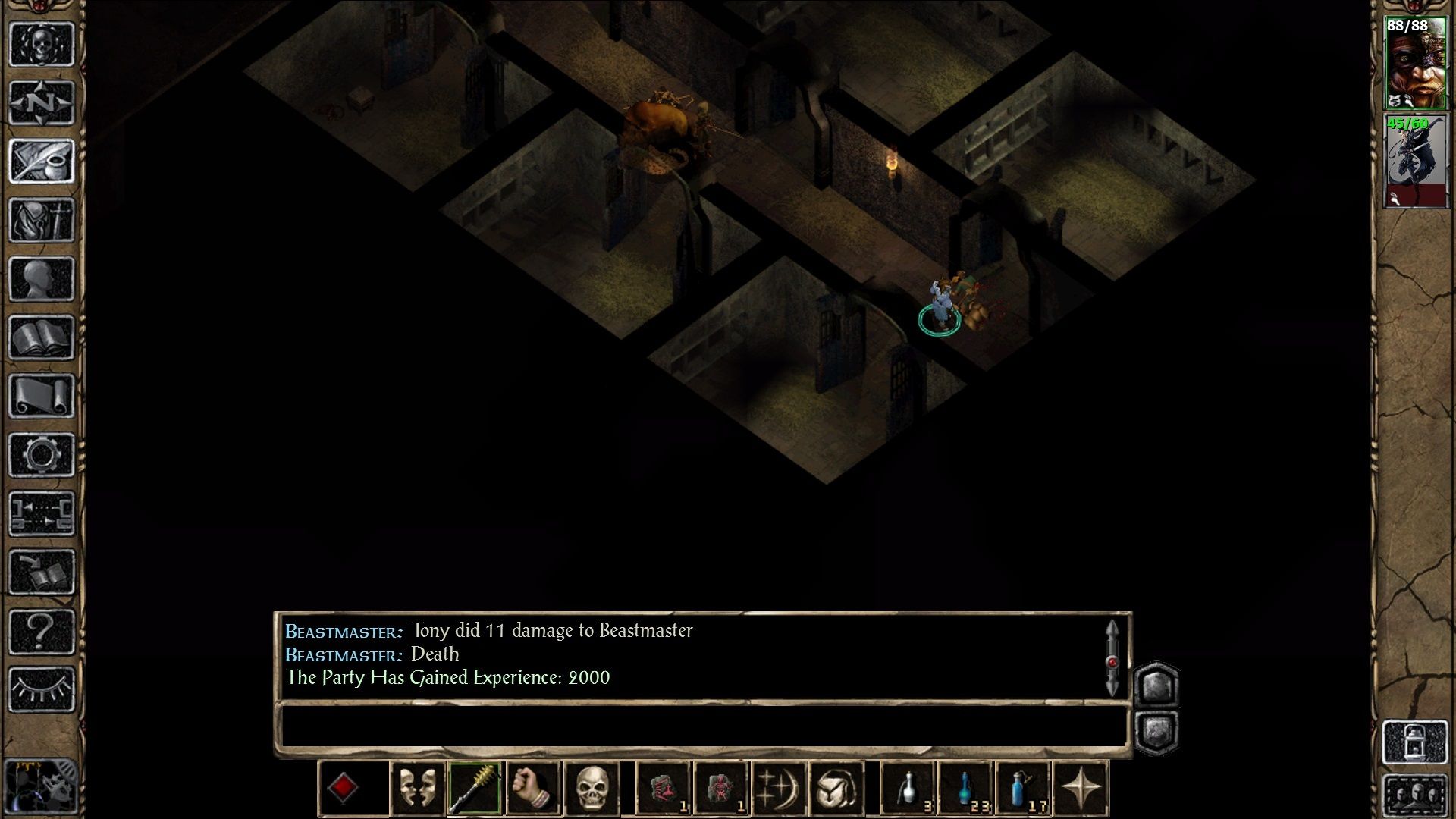The height and width of the screenshot is (819, 1456).
Task: Toggle stealth mode with the masks icon
Action: [x=416, y=787]
